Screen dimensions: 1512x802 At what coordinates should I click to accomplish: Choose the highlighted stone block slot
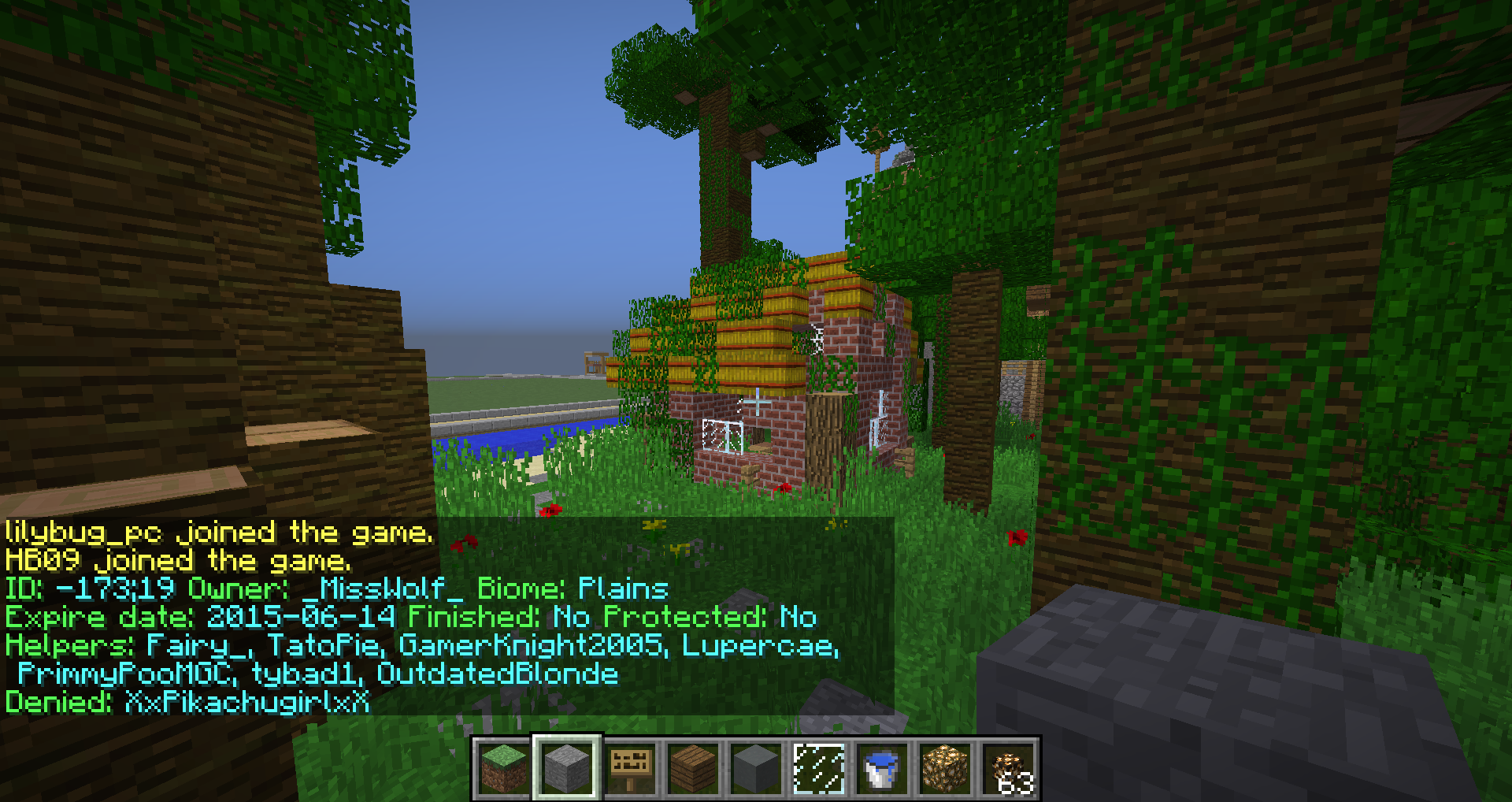(567, 768)
